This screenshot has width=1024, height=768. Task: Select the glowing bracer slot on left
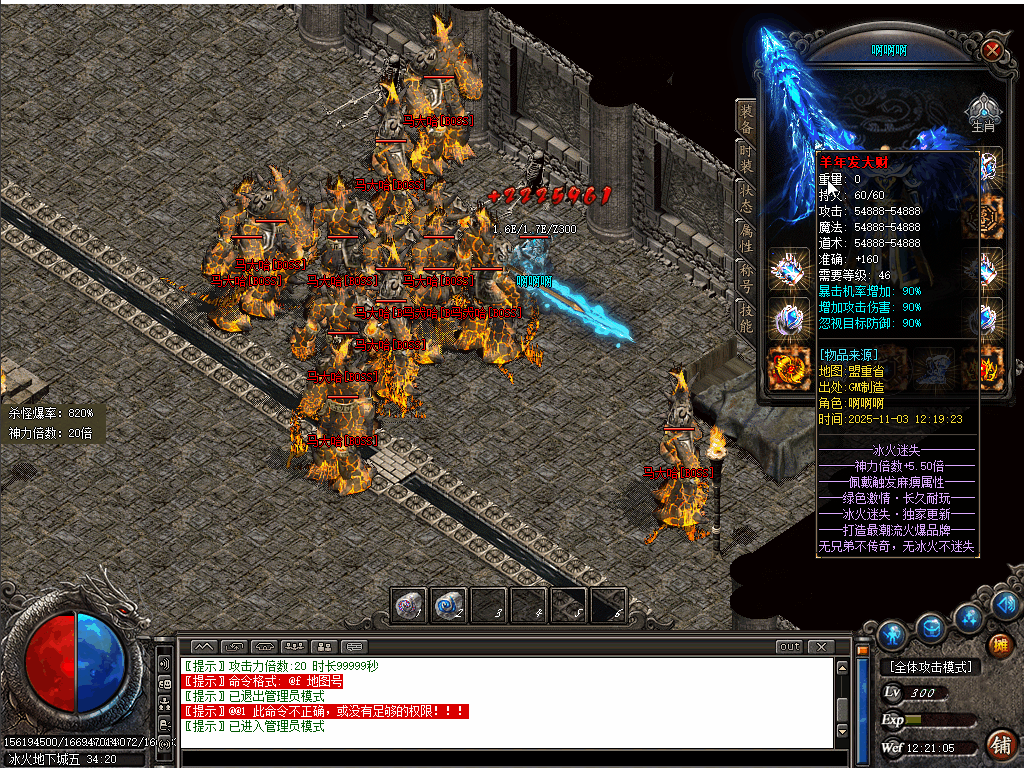tap(787, 271)
